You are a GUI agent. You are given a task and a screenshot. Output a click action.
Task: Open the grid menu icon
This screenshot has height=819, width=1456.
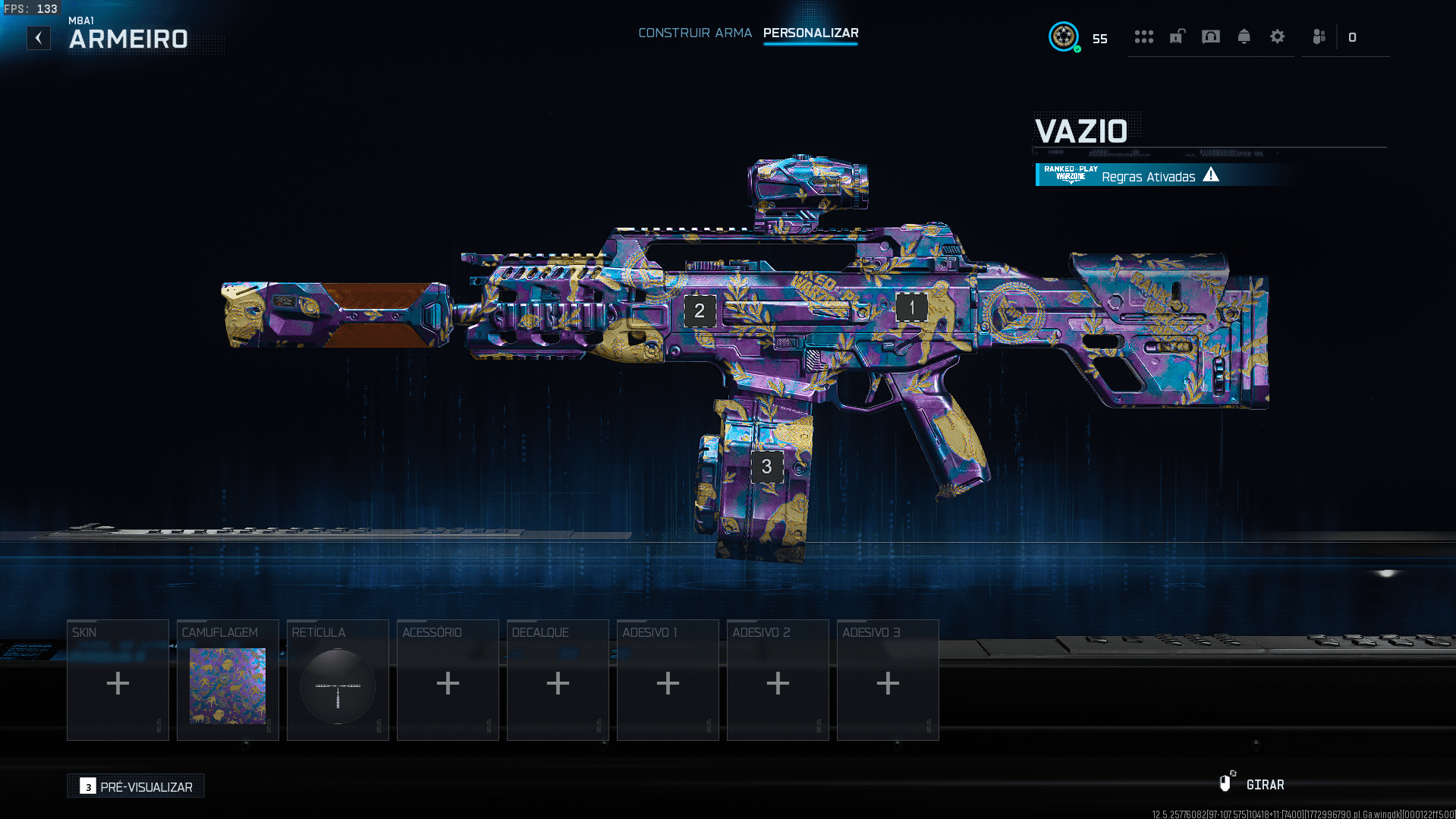pyautogui.click(x=1143, y=37)
